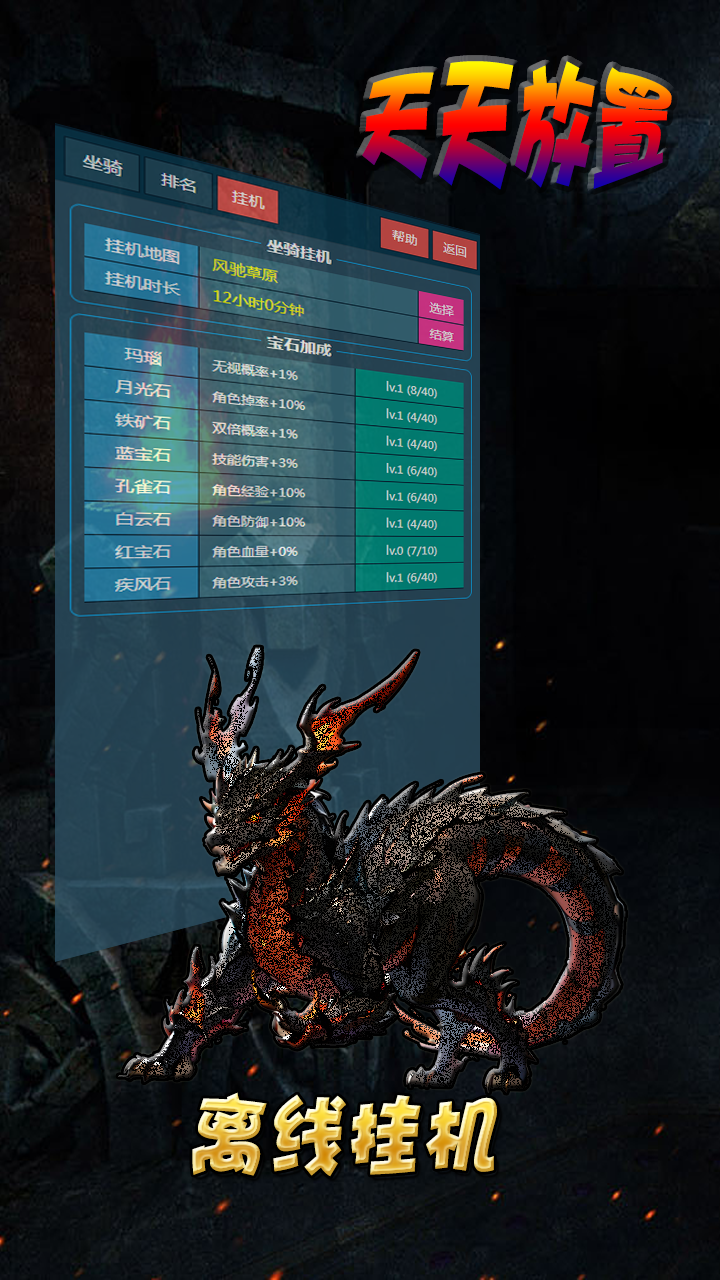Select the red 挂机 tab

pos(247,199)
